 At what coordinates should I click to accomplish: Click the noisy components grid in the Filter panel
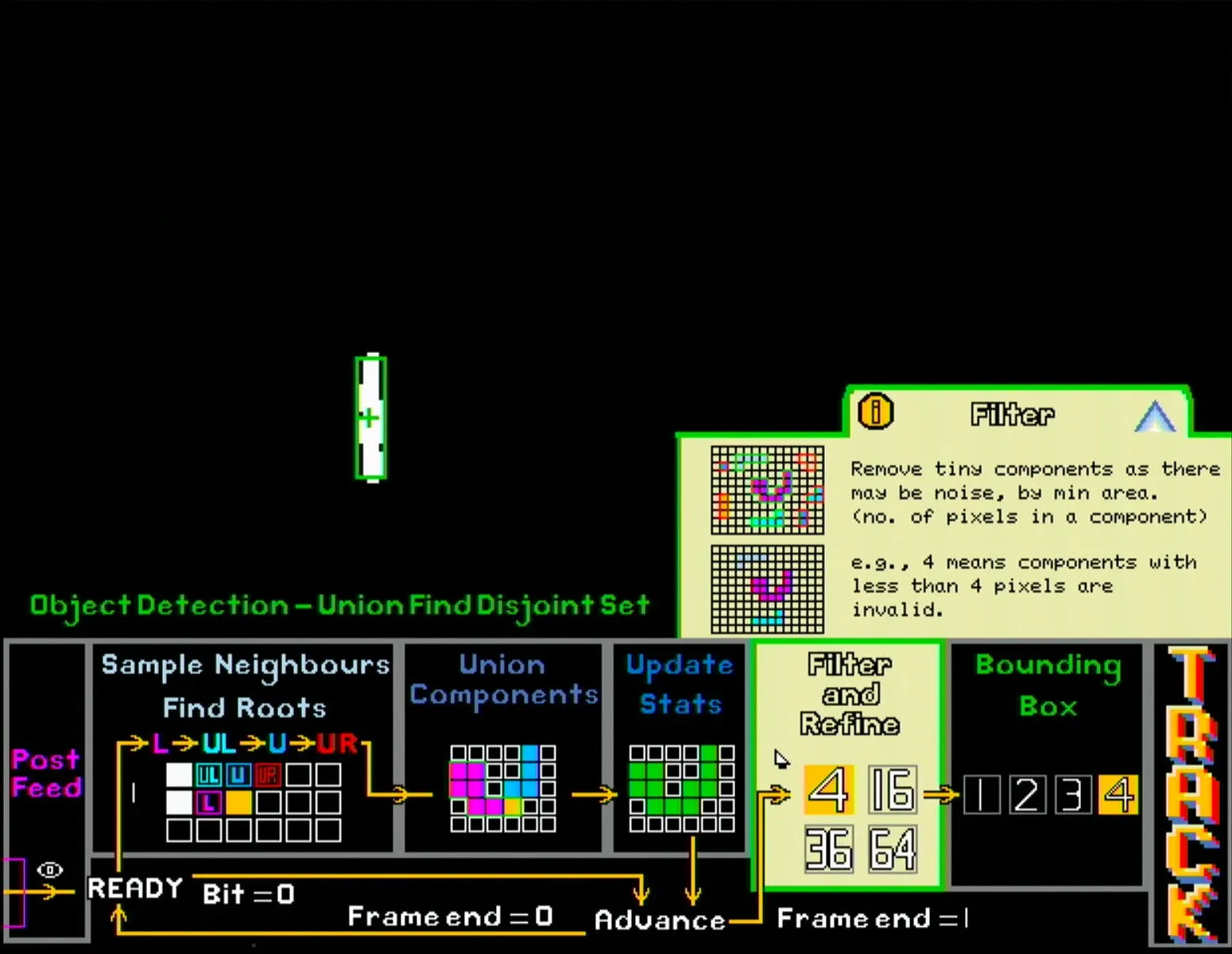tap(766, 489)
